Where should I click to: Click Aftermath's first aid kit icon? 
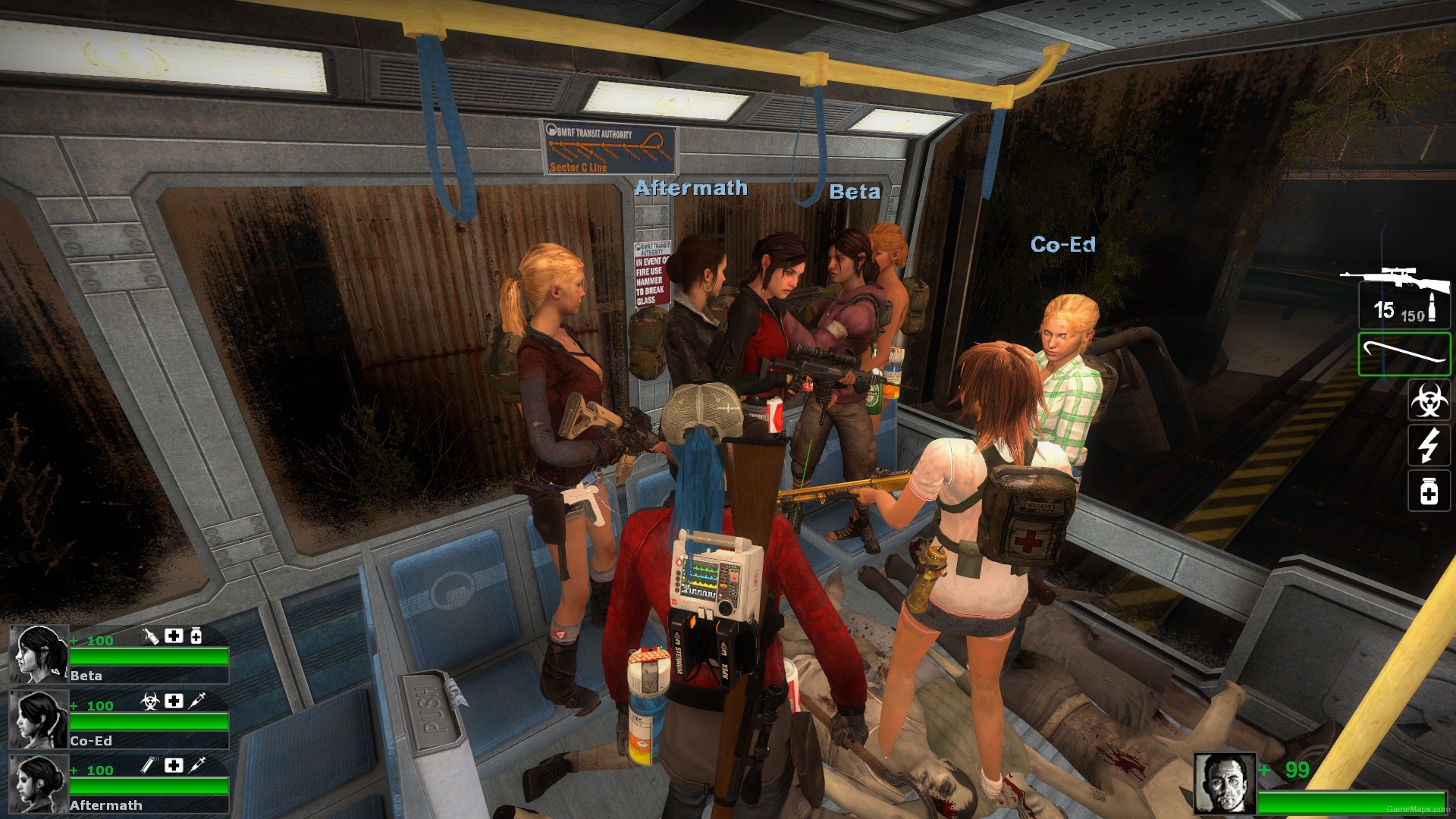174,766
